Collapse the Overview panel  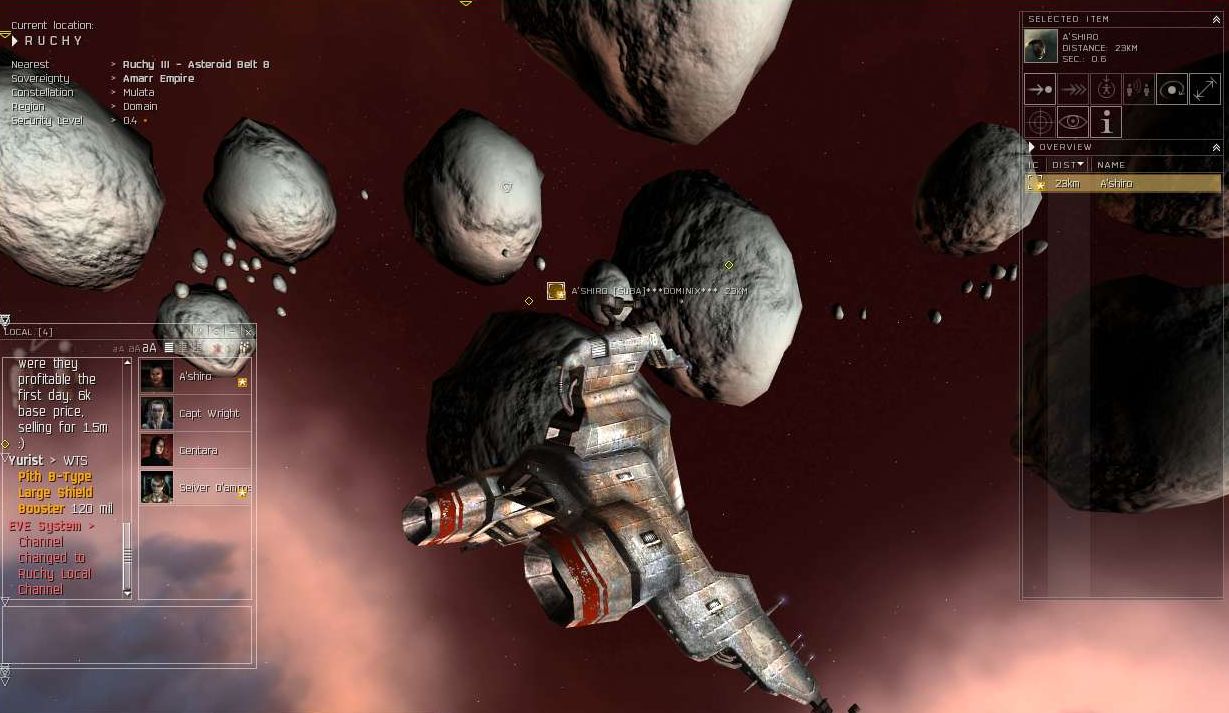pyautogui.click(x=1216, y=148)
